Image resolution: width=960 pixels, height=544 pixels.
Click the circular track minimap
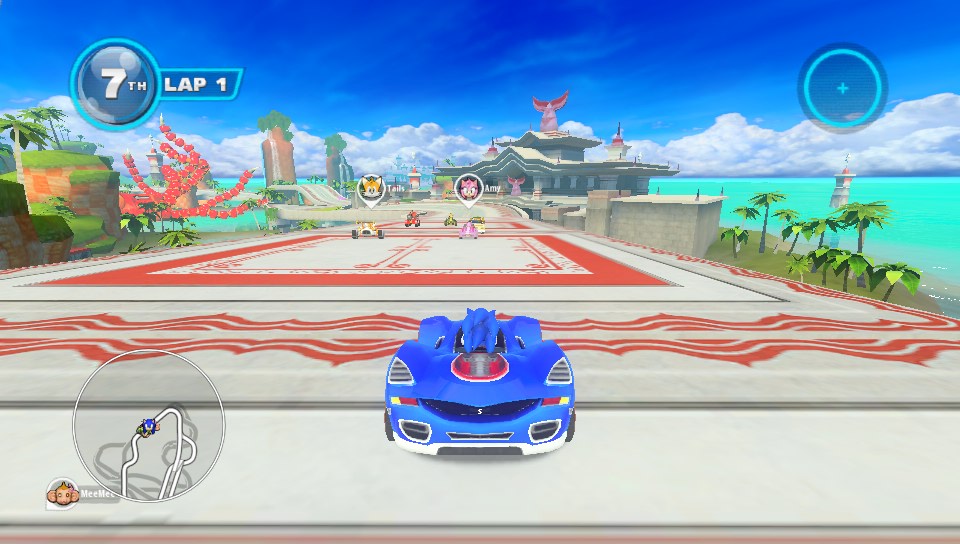149,425
